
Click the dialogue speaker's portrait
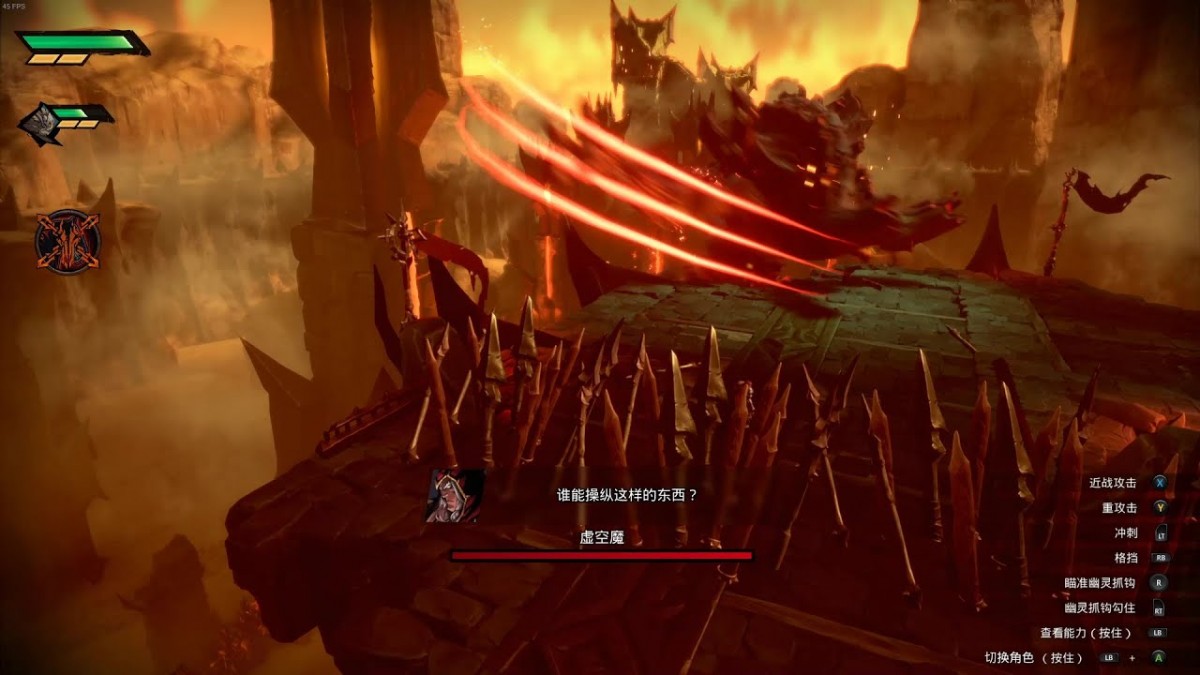pos(455,495)
